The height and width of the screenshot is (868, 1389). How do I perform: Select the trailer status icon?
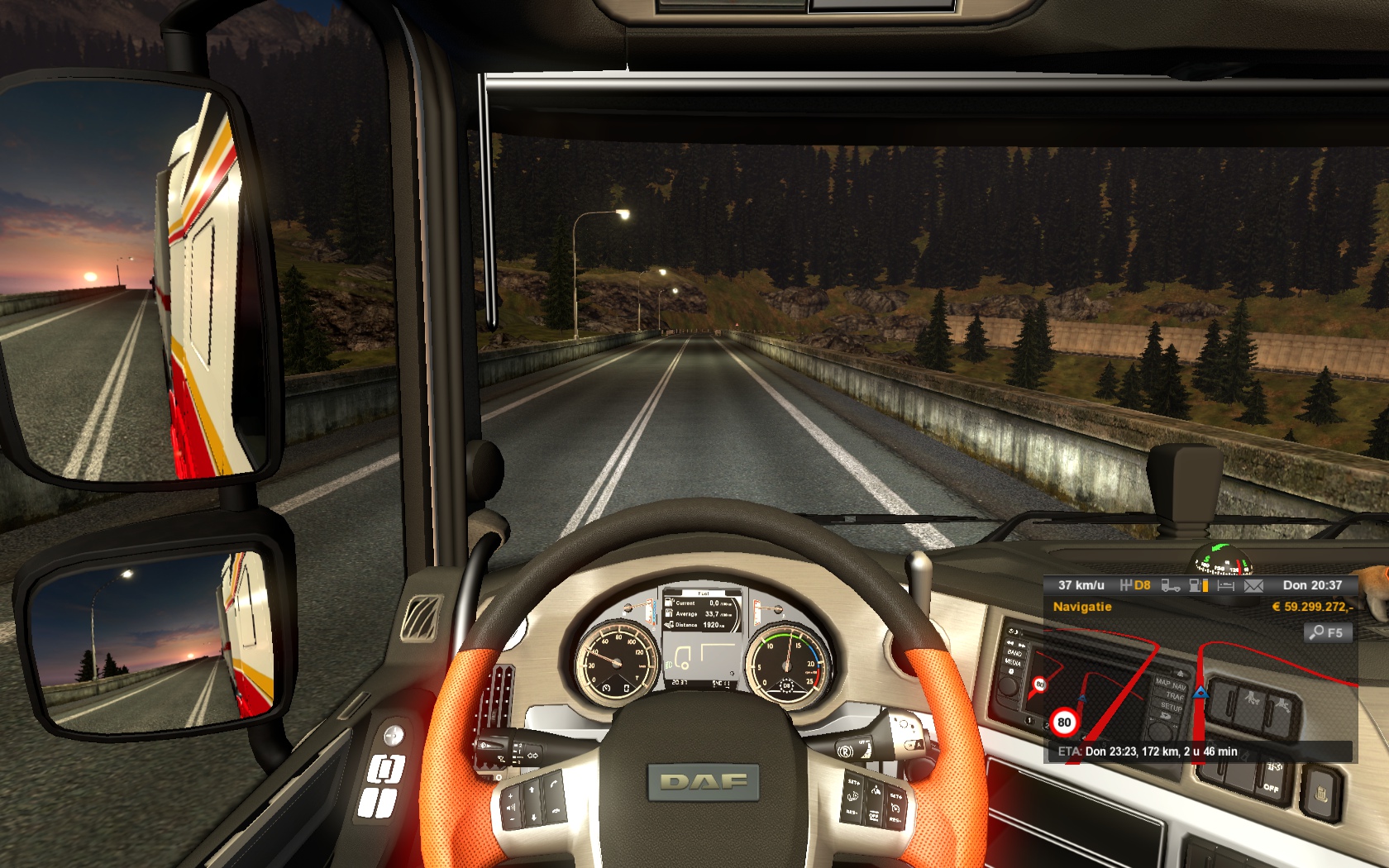click(1170, 585)
